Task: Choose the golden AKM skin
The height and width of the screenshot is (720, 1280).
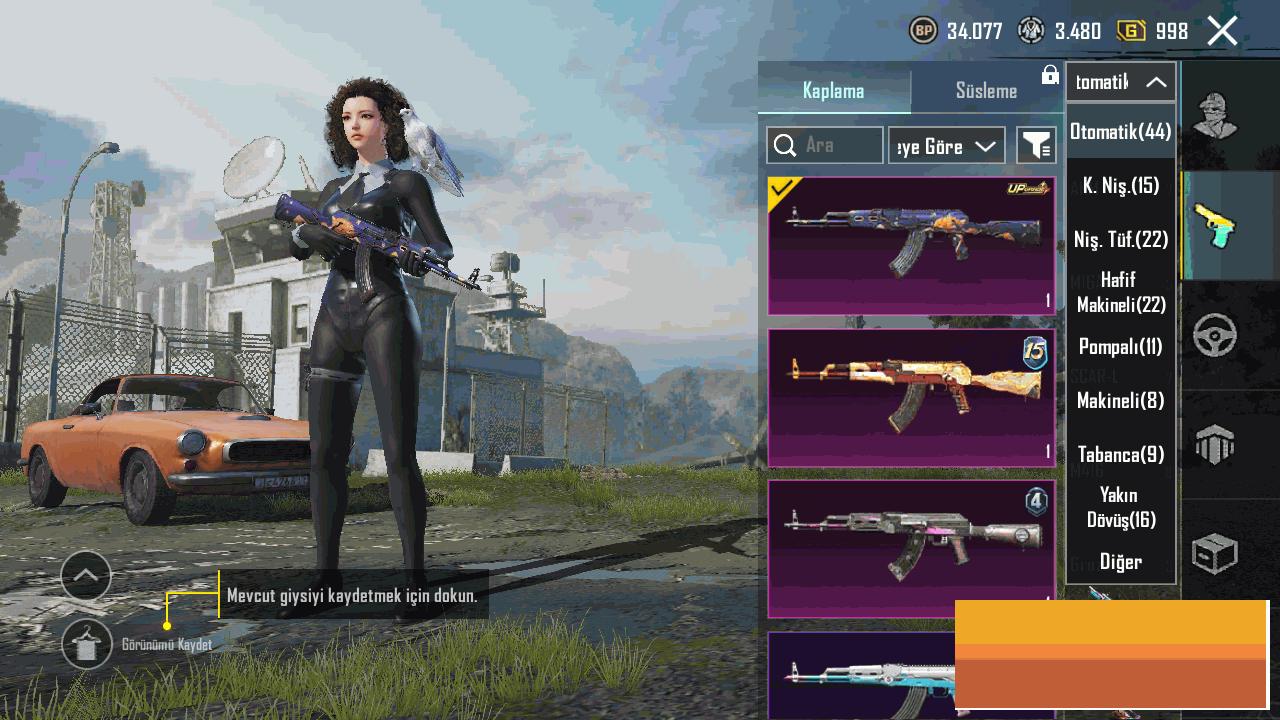Action: 911,398
